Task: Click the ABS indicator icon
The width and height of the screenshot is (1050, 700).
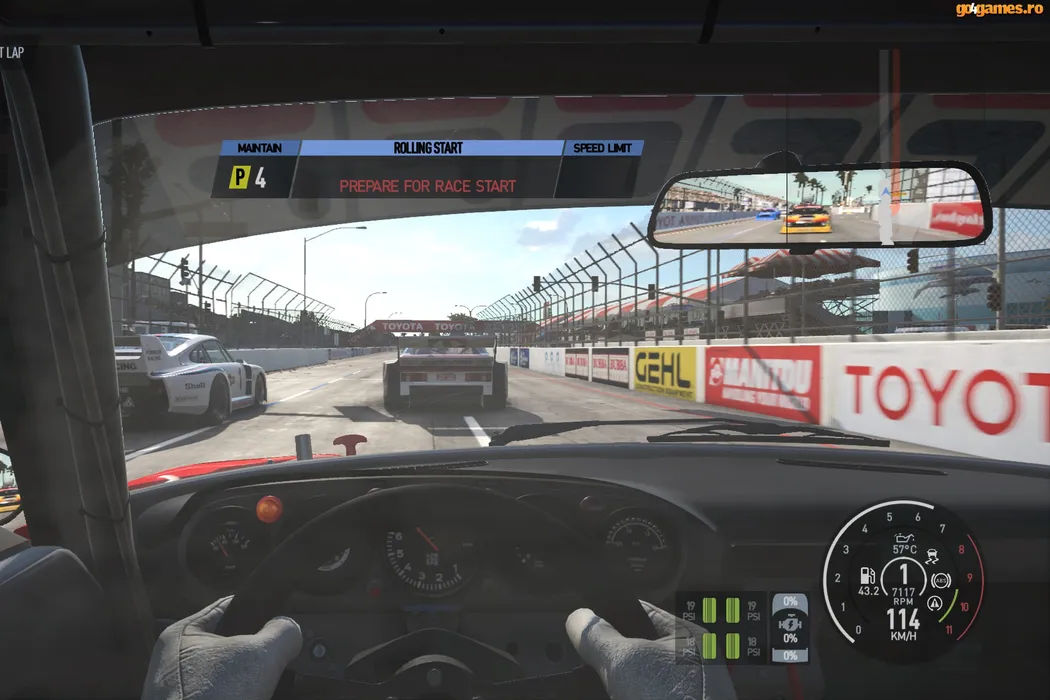Action: tap(940, 579)
